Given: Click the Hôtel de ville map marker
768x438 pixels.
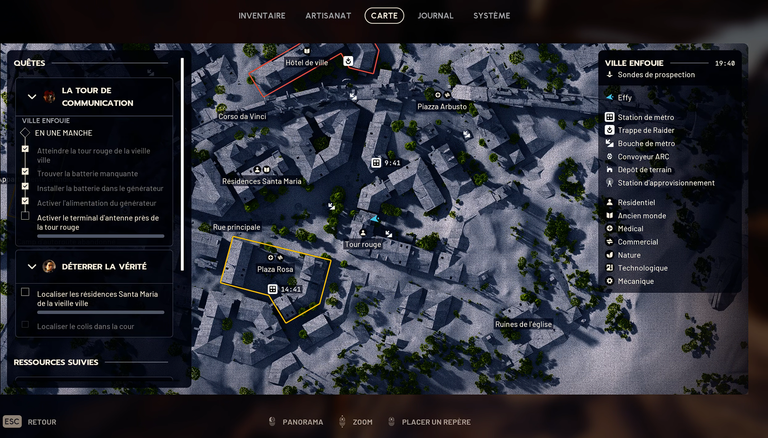Looking at the screenshot, I should pyautogui.click(x=307, y=50).
